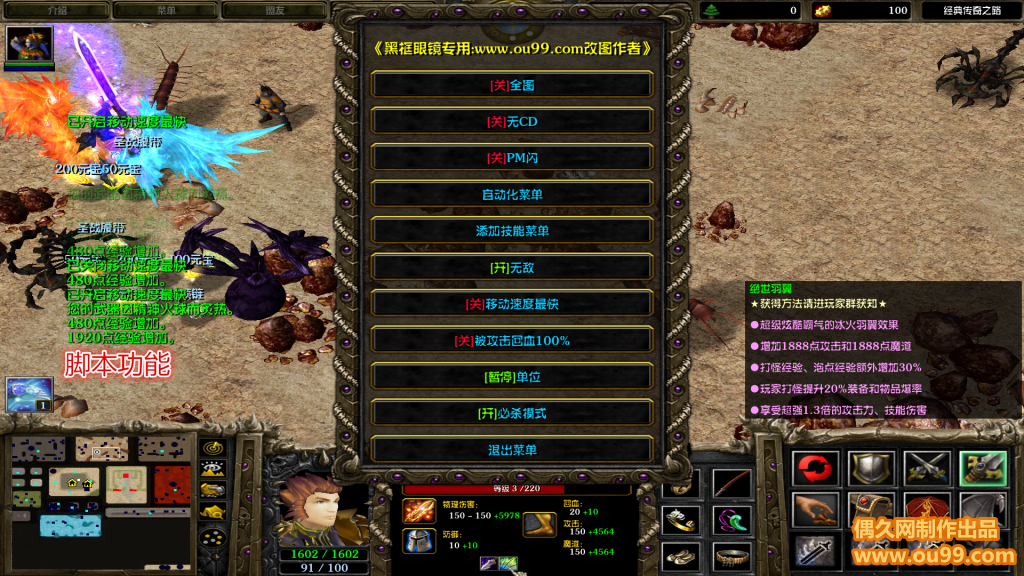The image size is (1024, 576).
Task: Toggle the 必杀模式 instant-kill mode
Action: coord(512,413)
